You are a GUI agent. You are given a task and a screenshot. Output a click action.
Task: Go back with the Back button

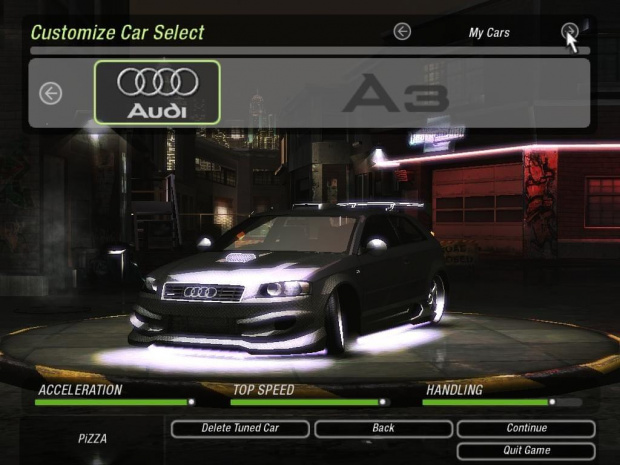pos(383,428)
